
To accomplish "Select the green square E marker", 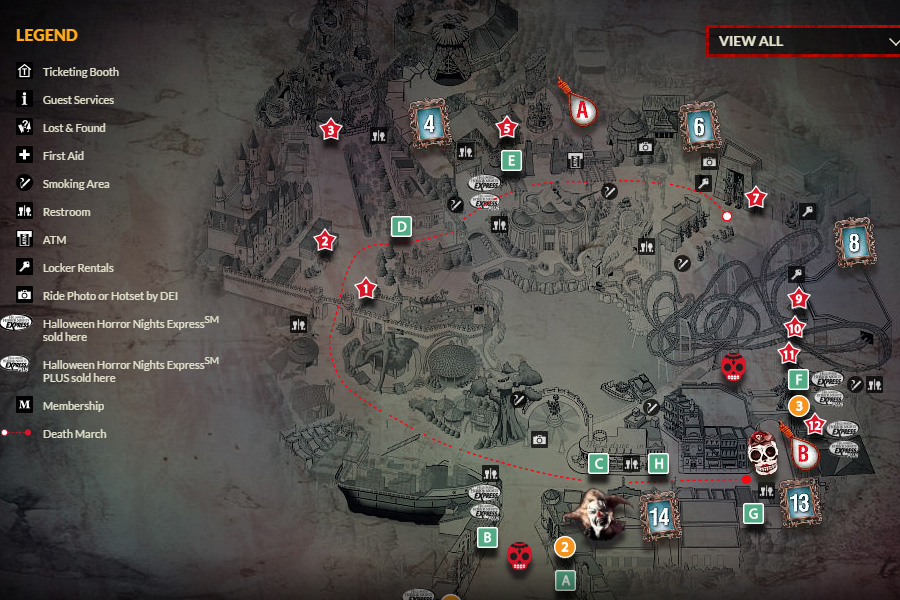I will pos(511,159).
